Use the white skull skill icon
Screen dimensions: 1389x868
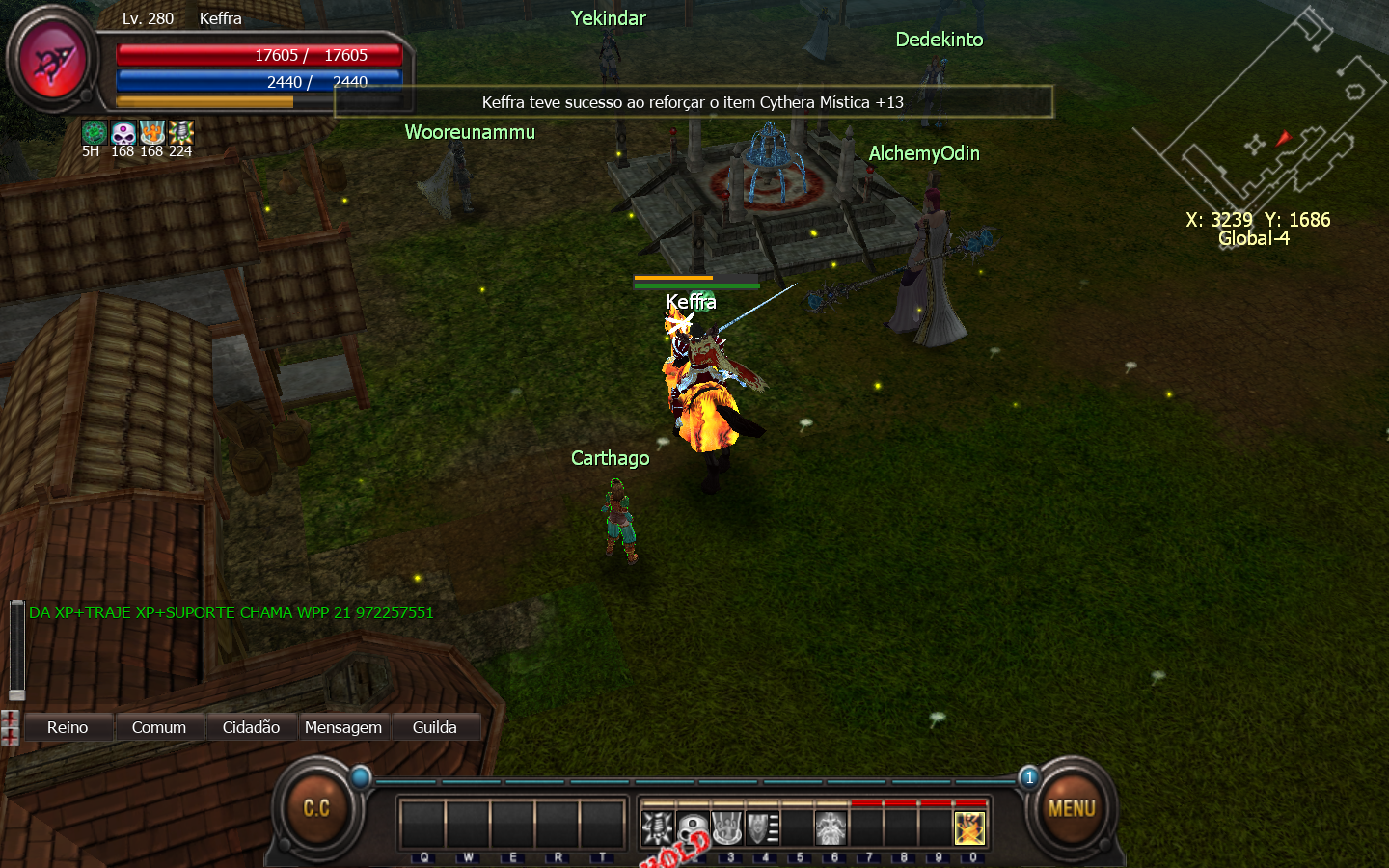[693, 827]
